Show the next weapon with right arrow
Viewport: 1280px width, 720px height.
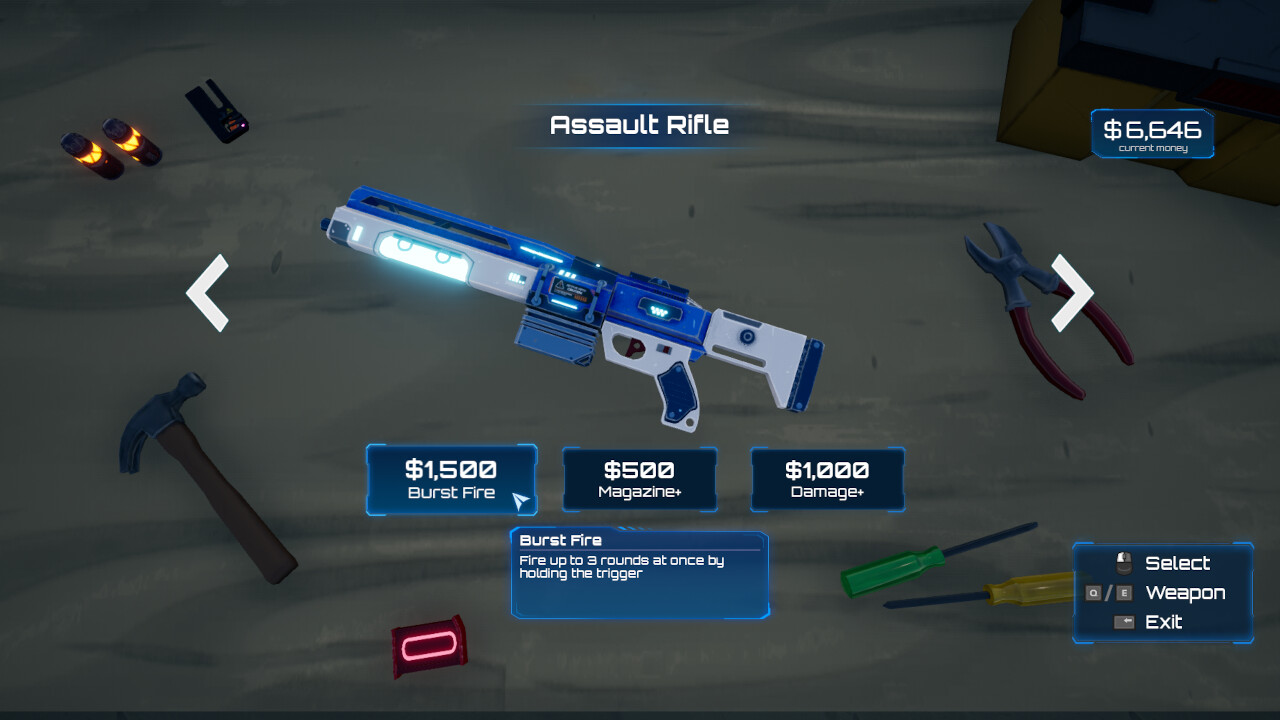1071,292
